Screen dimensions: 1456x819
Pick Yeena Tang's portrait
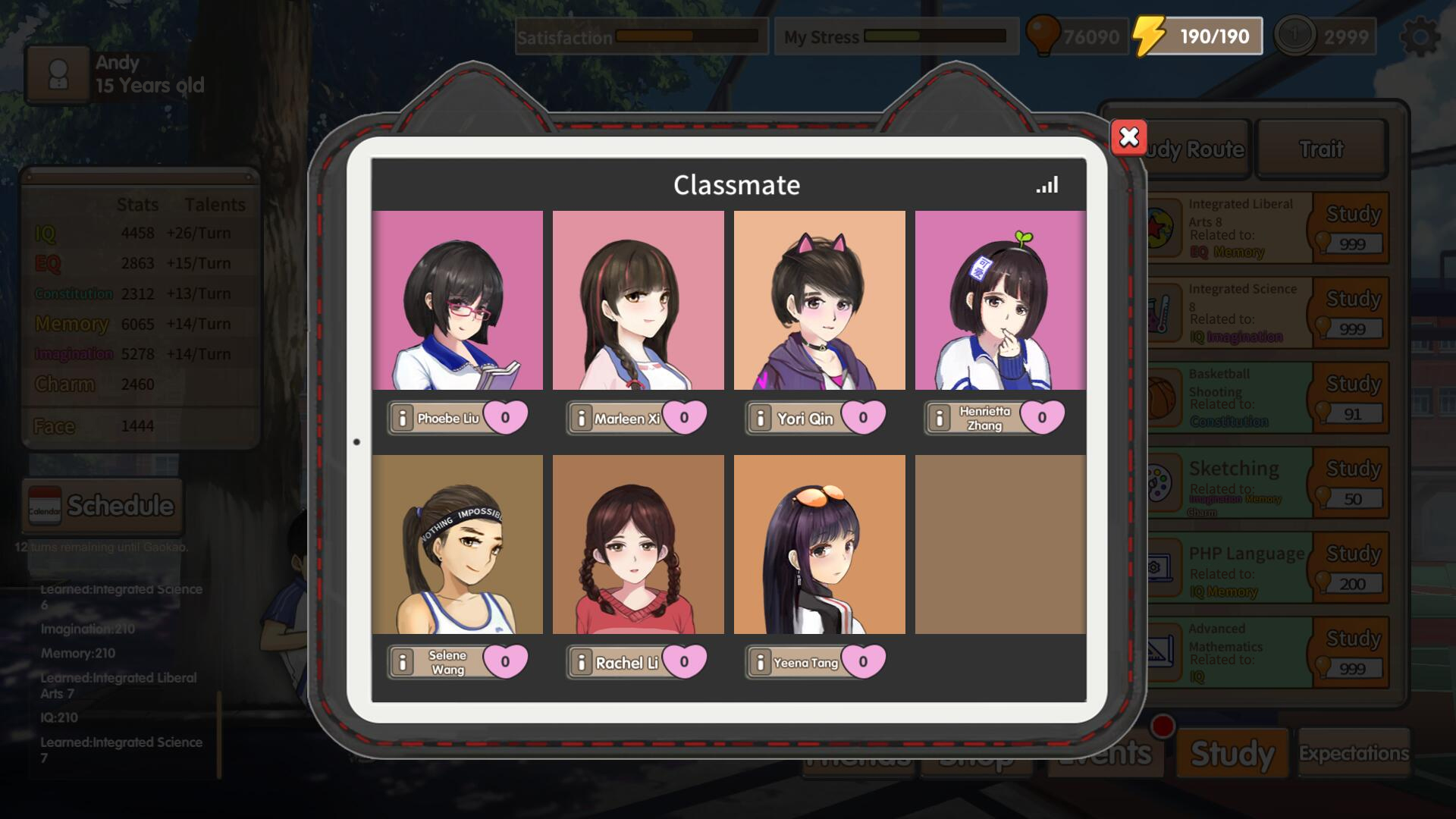click(819, 544)
